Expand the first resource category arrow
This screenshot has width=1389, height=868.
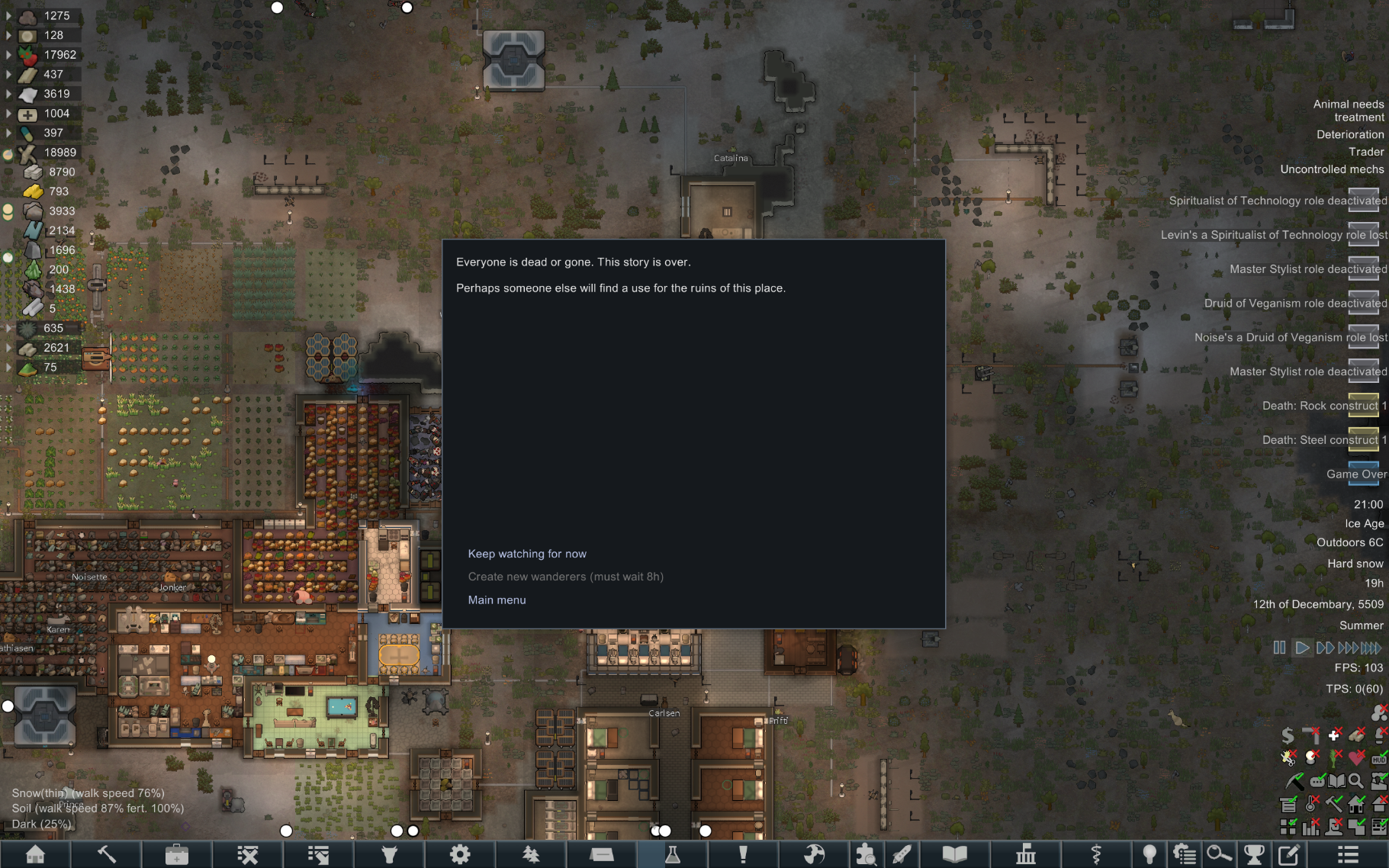coord(8,15)
